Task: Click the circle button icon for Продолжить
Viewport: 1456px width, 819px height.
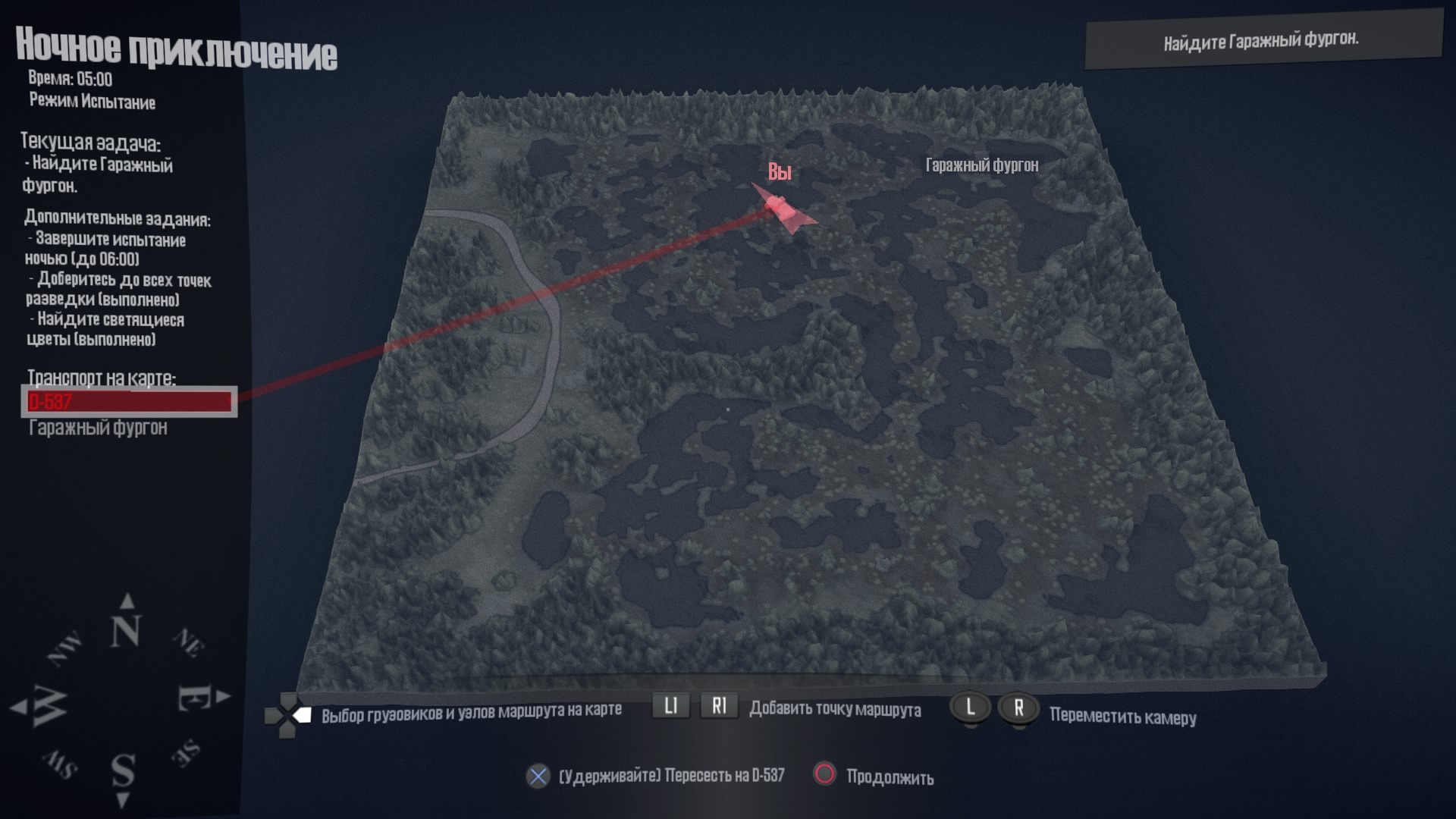Action: 824,777
